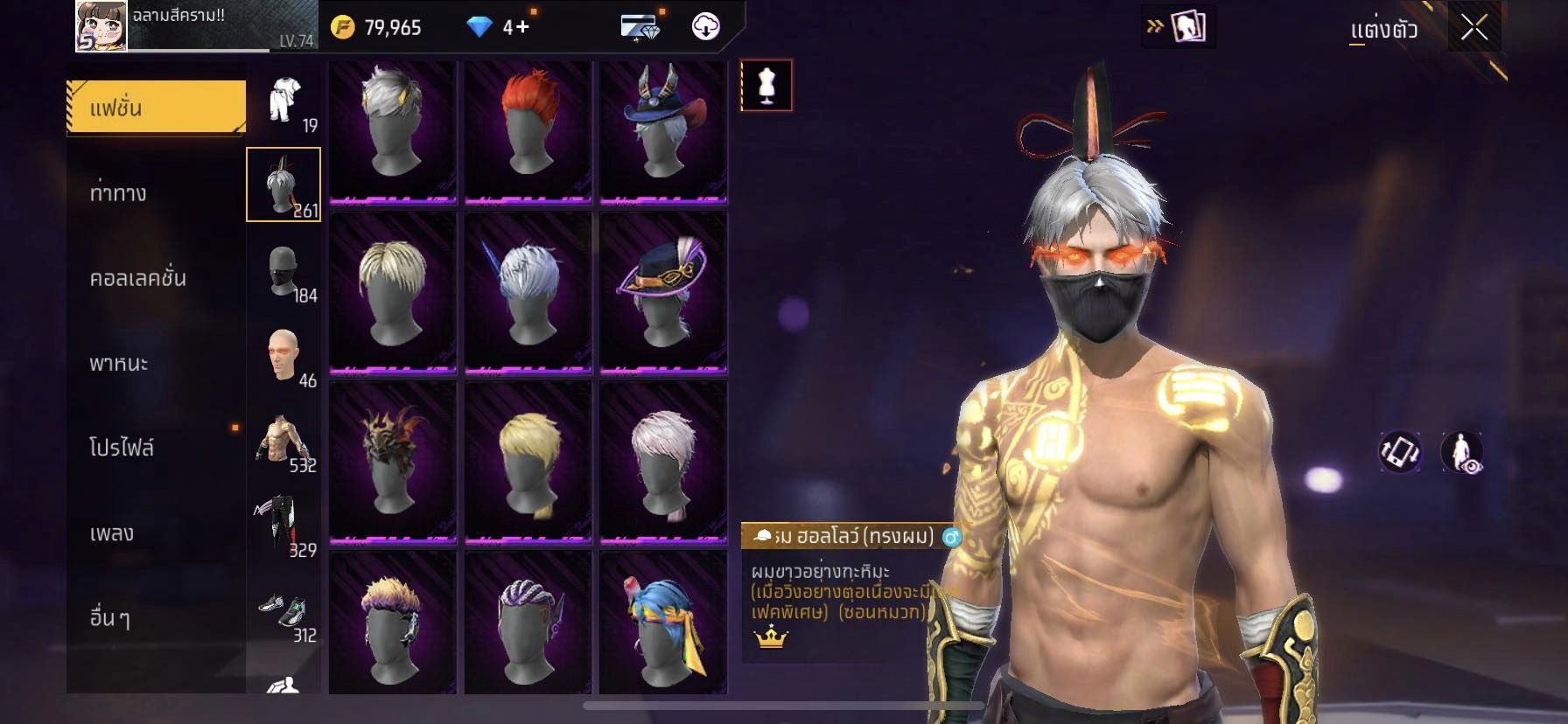
Task: Go to the เพลง (Music) tab
Action: 112,533
